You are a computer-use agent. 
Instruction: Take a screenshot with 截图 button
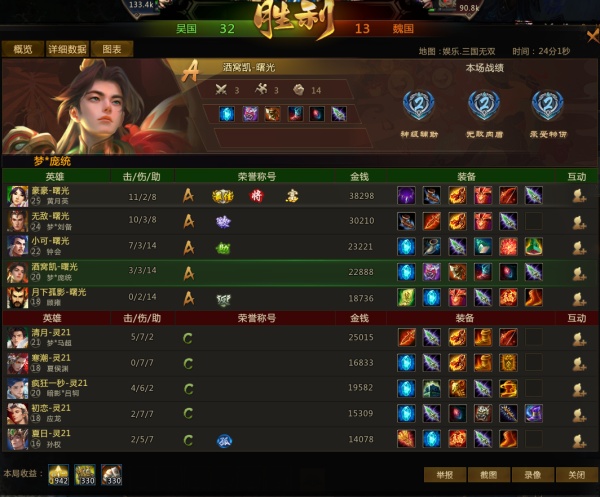tap(489, 475)
